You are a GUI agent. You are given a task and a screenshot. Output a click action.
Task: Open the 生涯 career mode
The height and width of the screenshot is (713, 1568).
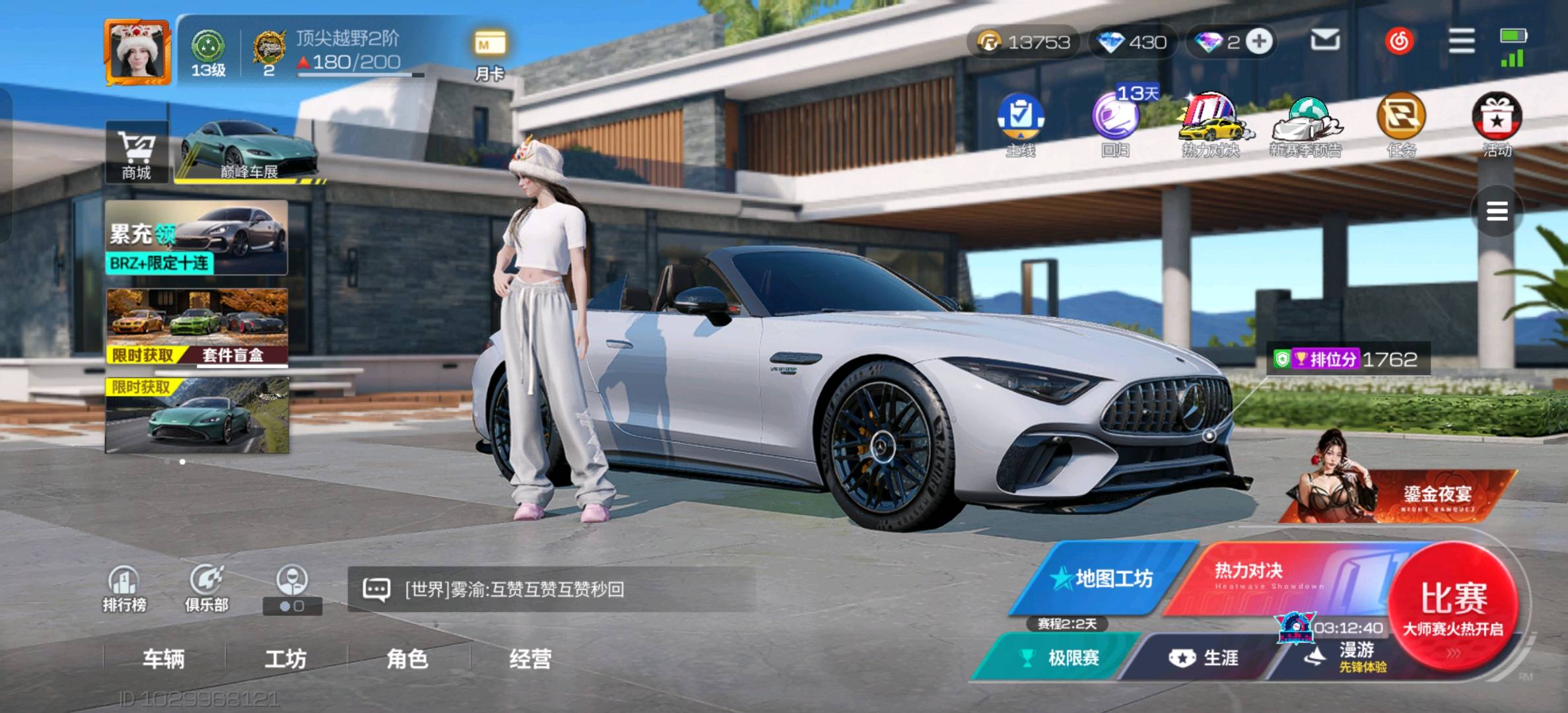(1204, 658)
